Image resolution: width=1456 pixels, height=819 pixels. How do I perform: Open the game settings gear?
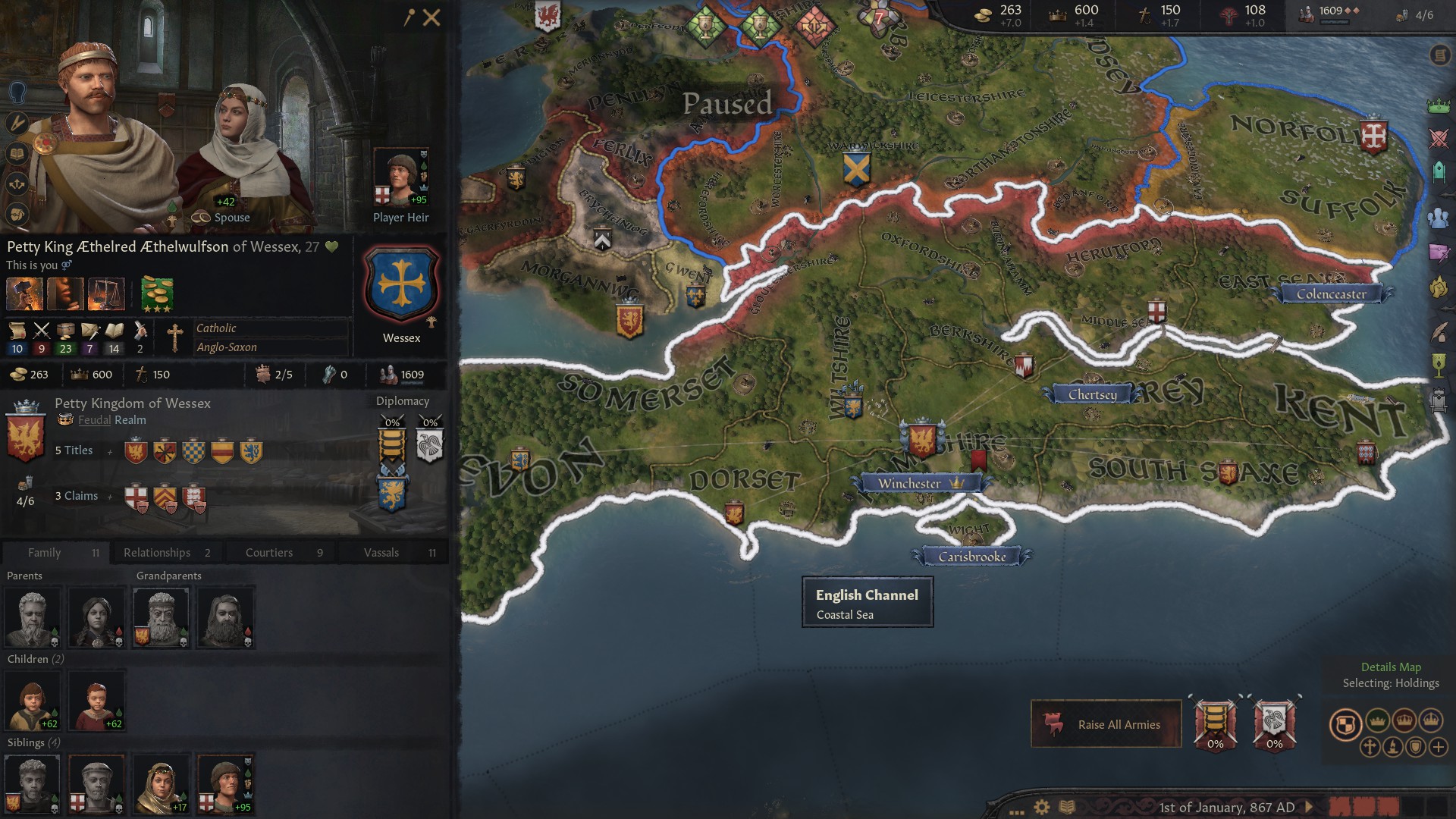(1042, 807)
